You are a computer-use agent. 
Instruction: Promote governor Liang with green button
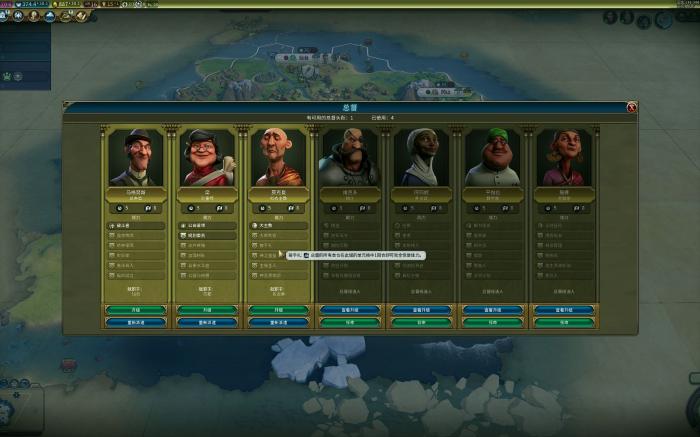[207, 310]
